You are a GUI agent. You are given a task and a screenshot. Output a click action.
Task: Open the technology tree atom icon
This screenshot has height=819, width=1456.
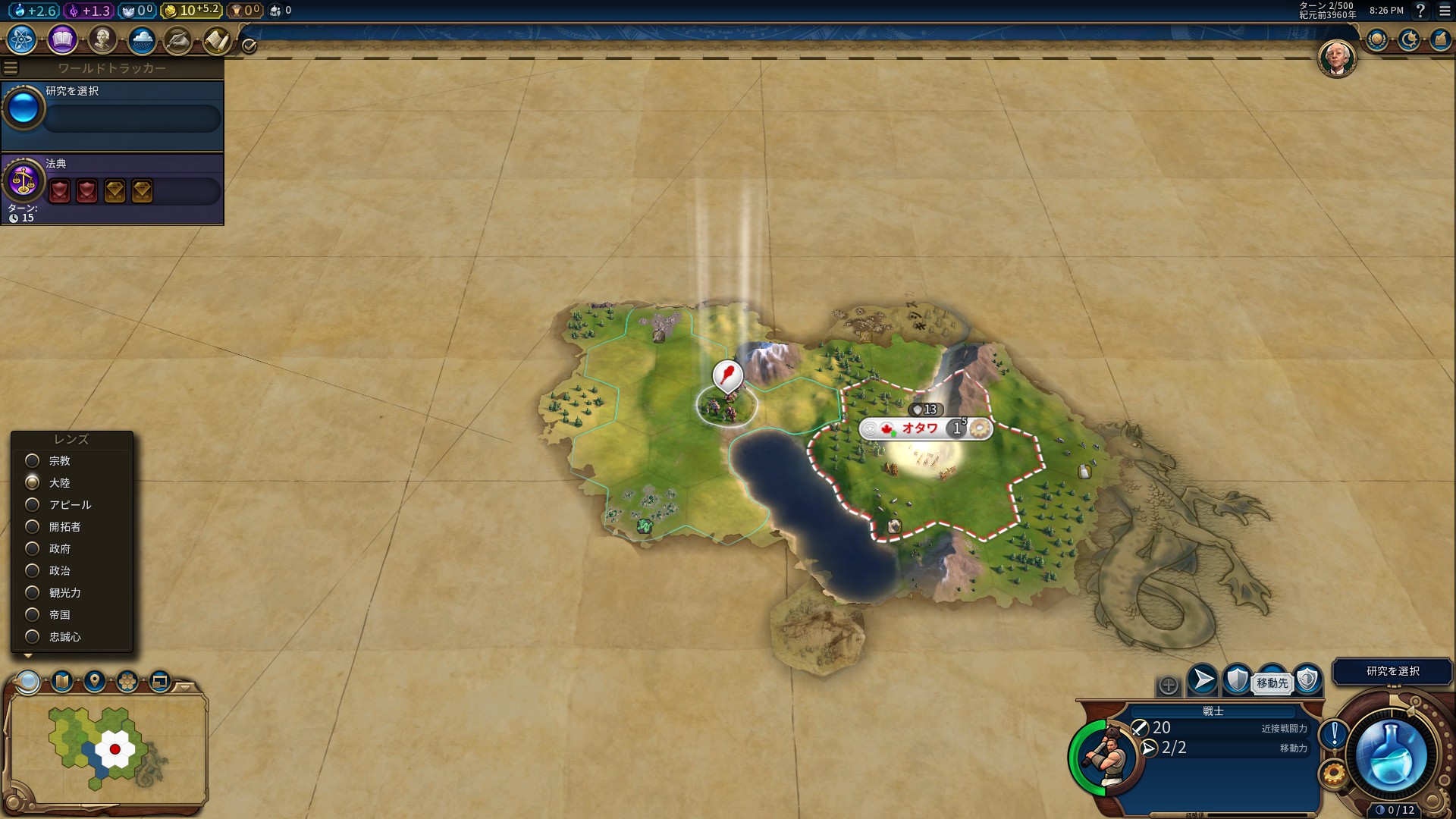22,39
